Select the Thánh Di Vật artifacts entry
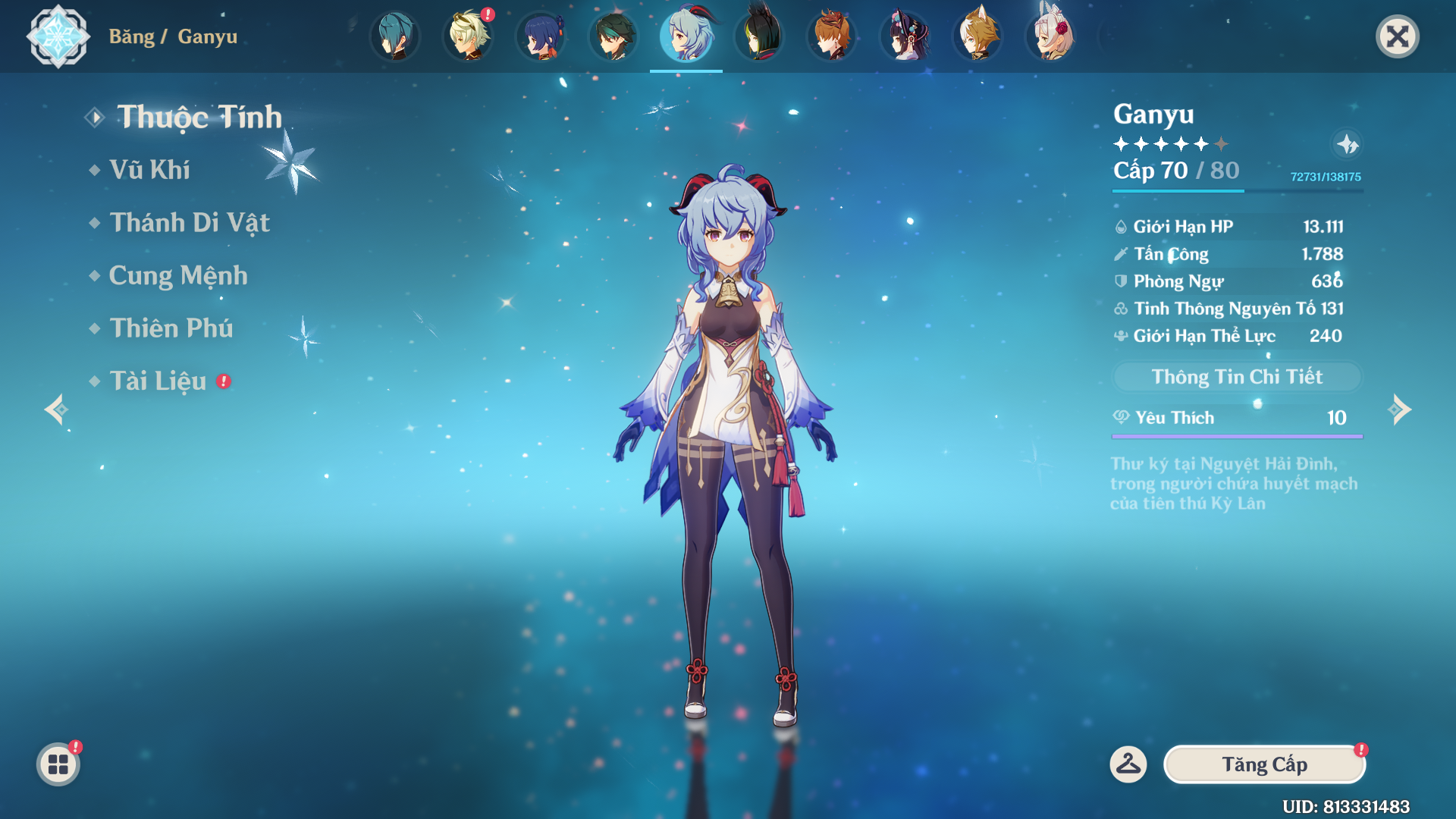Viewport: 1456px width, 819px height. tap(190, 223)
